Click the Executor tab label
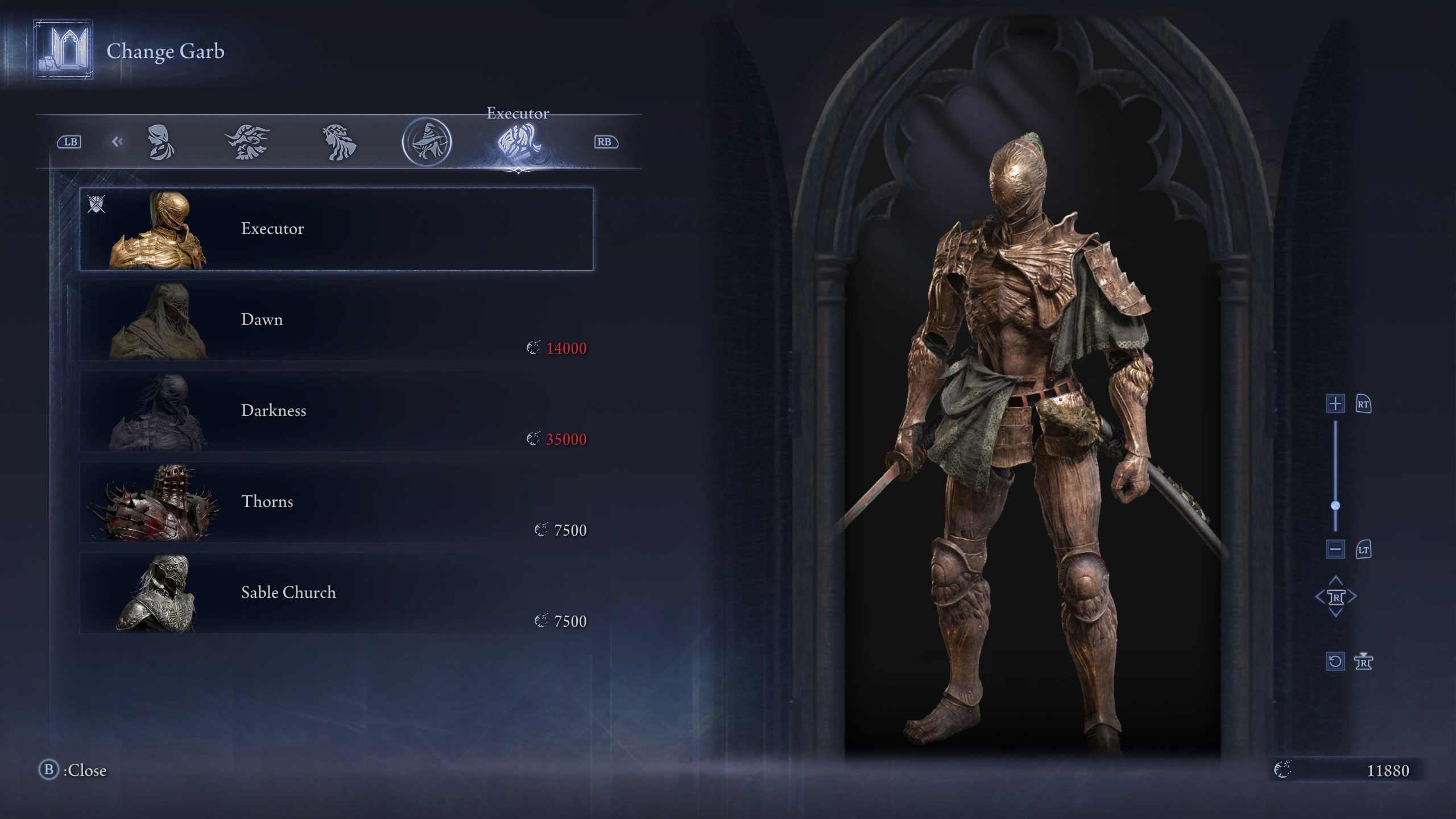 pos(518,113)
